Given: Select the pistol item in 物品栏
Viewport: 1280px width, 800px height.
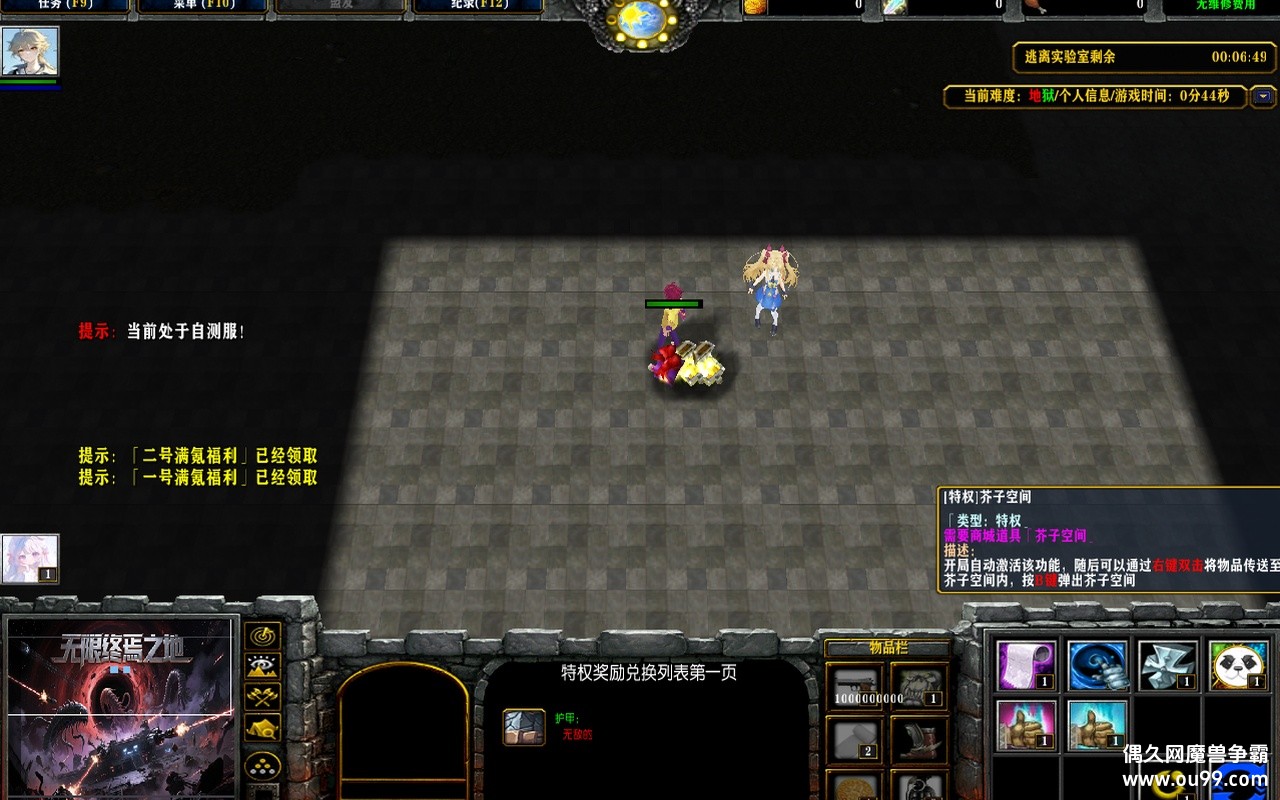Looking at the screenshot, I should click(x=857, y=685).
